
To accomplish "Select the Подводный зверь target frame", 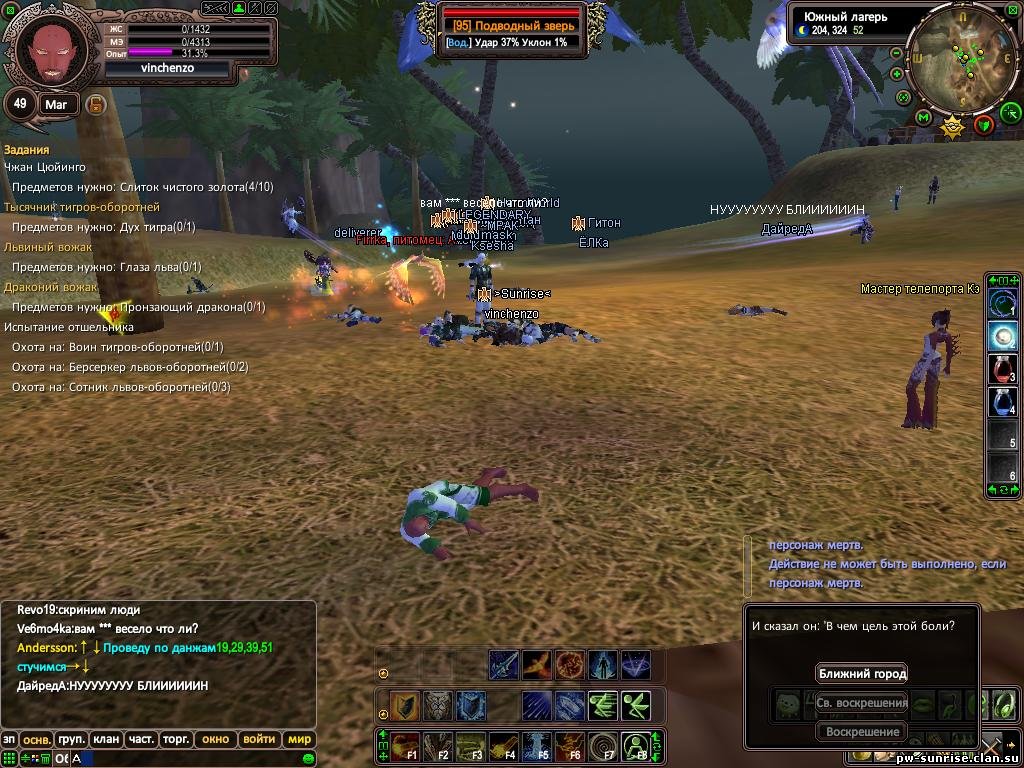I will point(512,26).
